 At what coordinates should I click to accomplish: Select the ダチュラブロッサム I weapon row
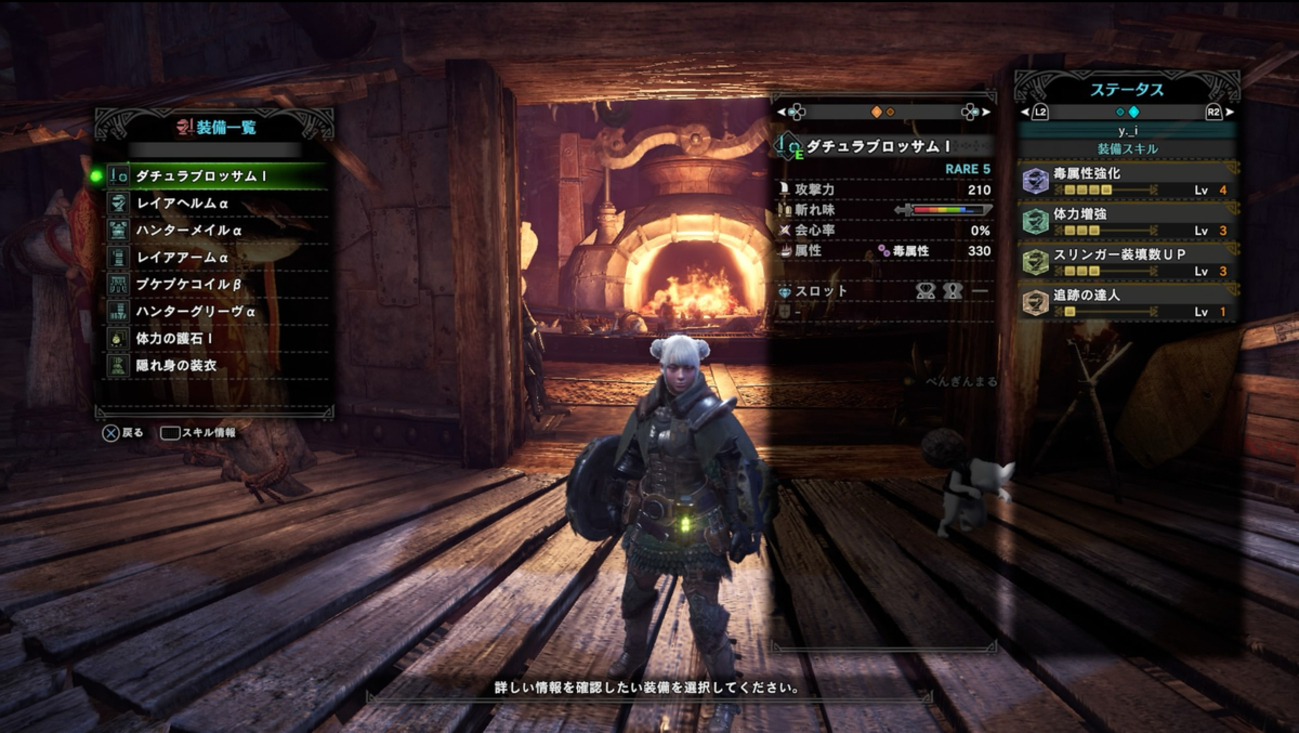pos(215,176)
